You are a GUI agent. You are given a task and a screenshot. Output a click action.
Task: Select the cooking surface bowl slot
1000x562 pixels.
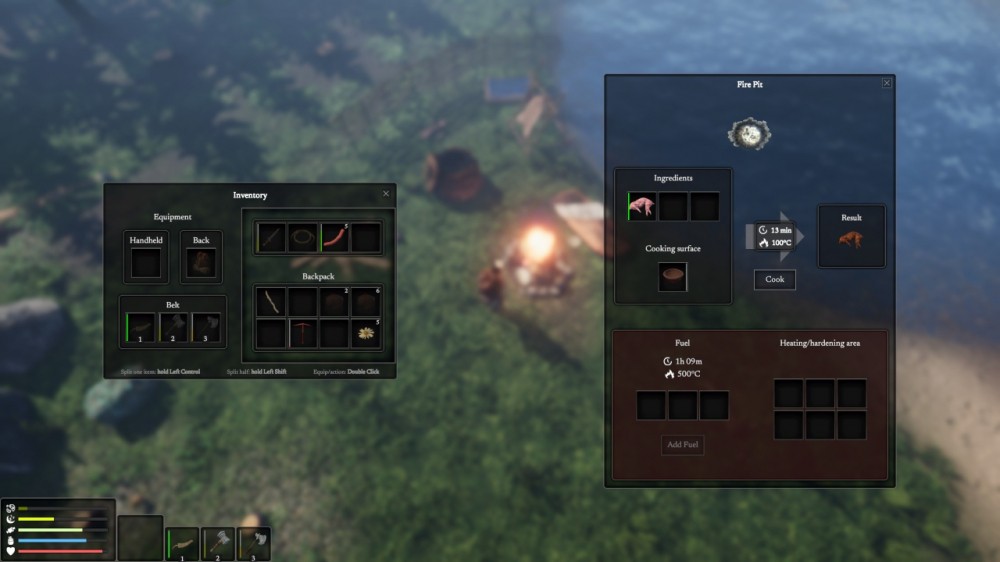[672, 277]
